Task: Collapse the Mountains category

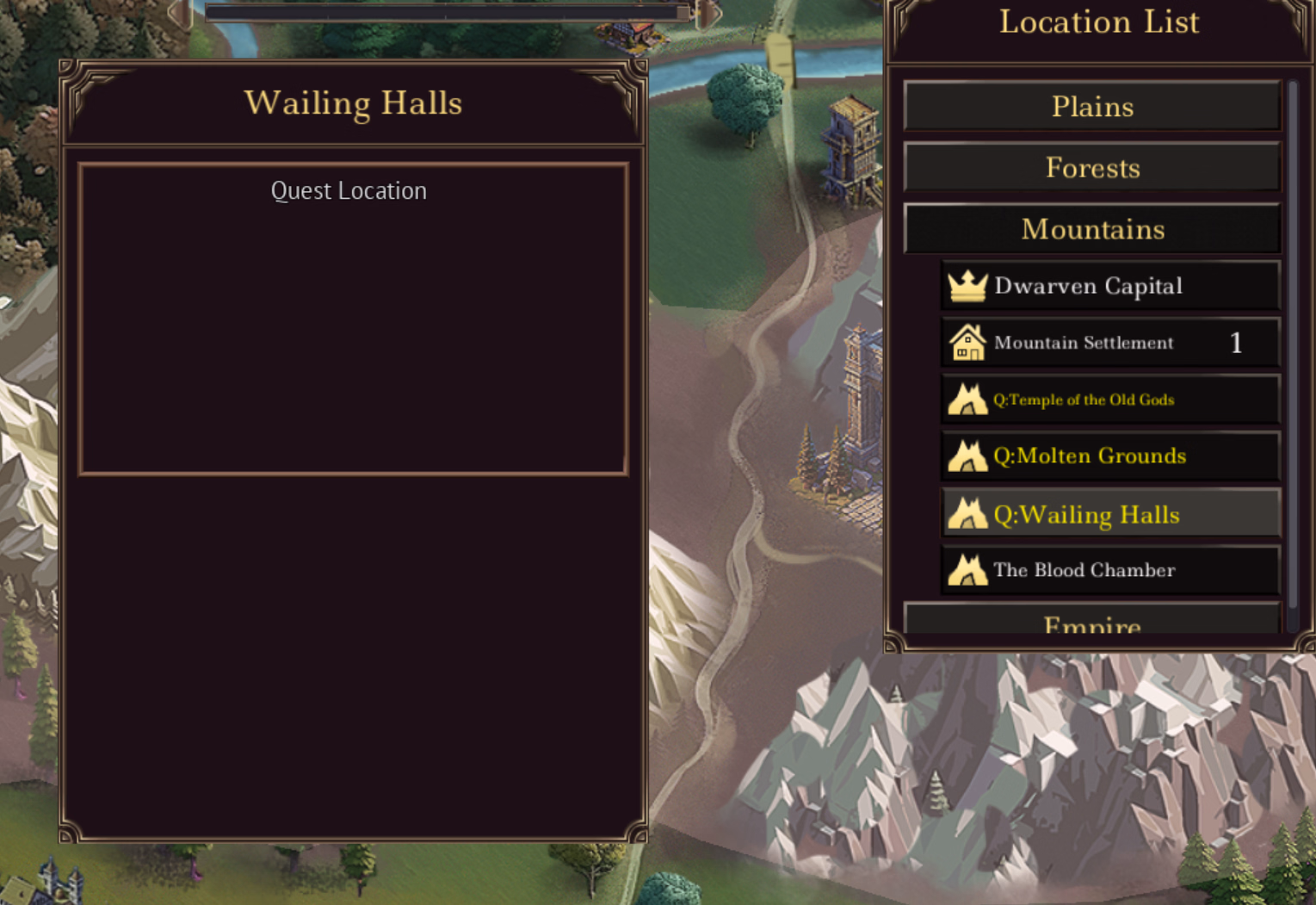Action: 1091,229
